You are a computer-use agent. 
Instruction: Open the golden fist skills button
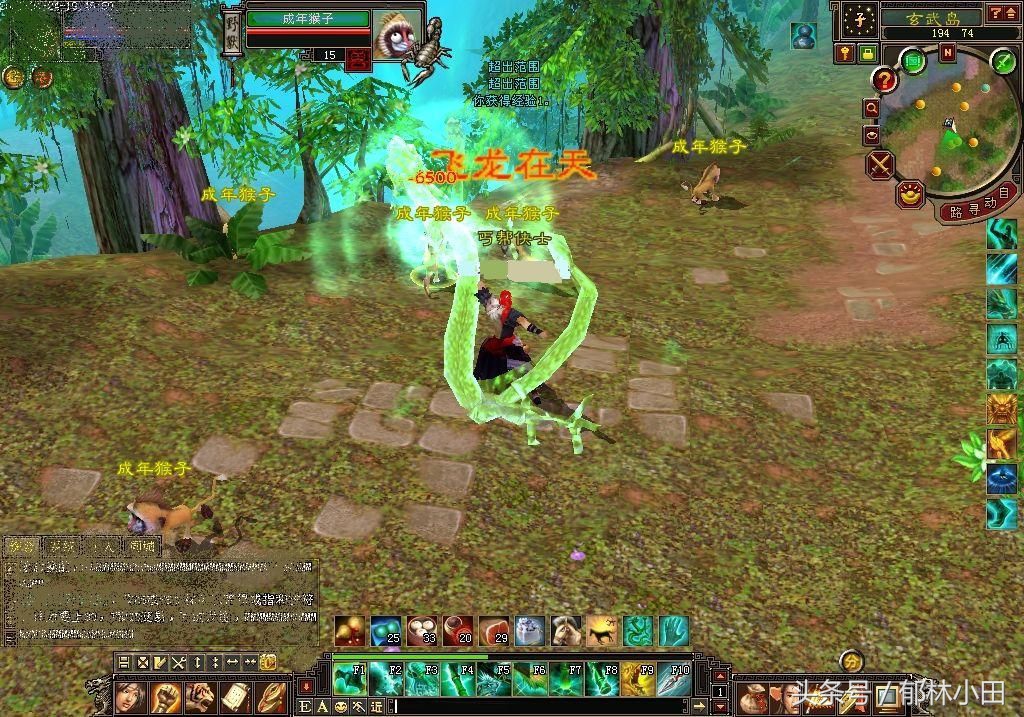[165, 695]
